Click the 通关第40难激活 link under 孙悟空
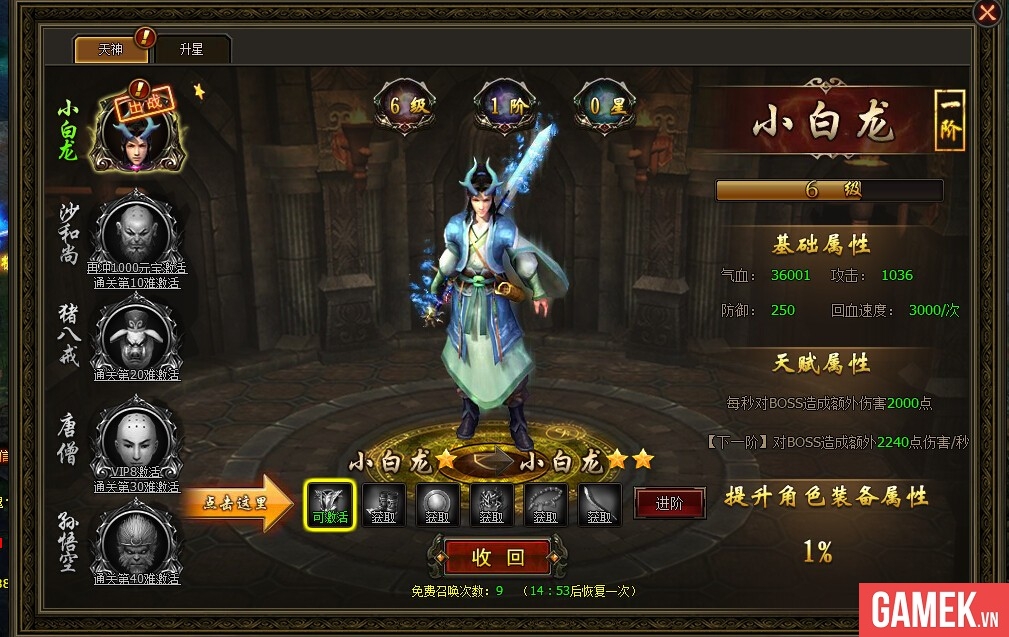The image size is (1009, 637). tap(136, 578)
